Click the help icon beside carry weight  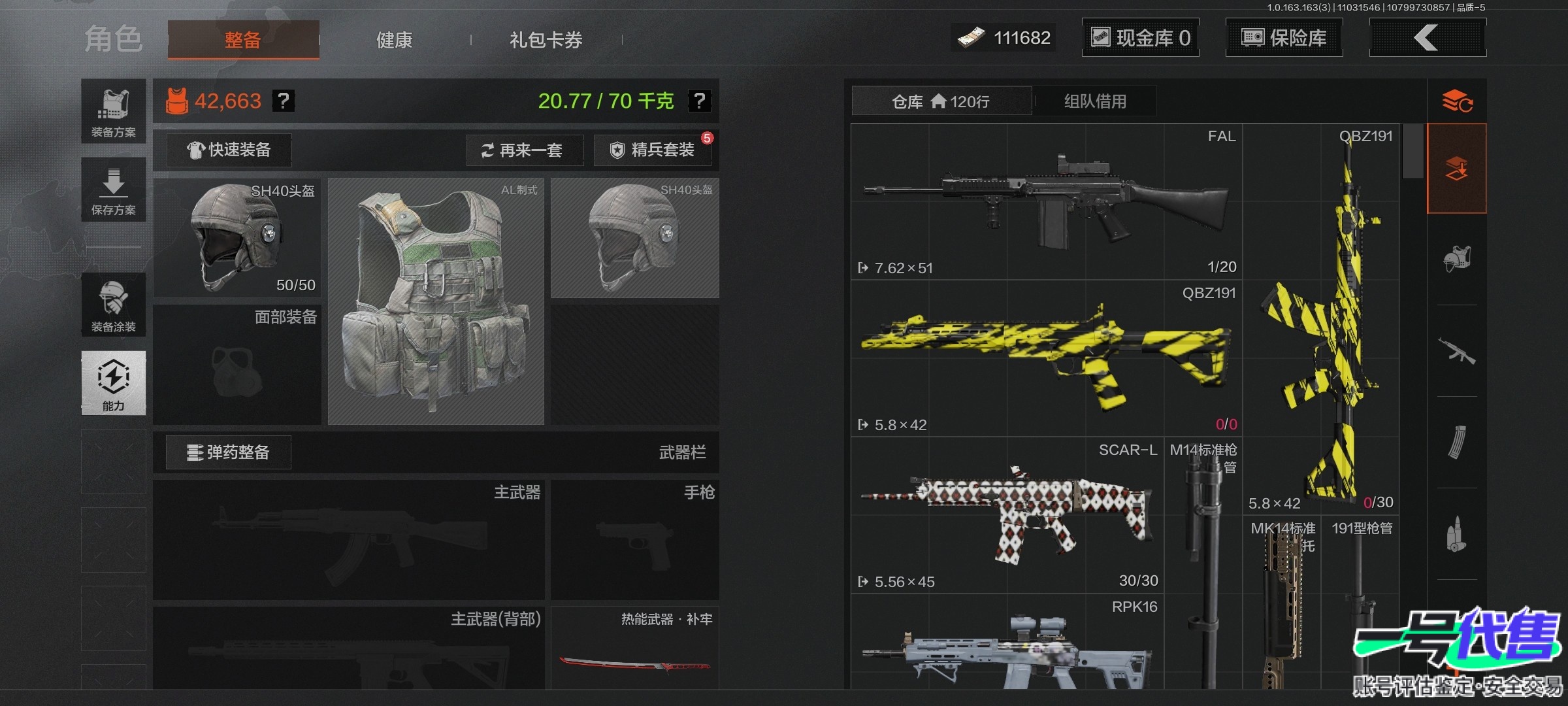click(x=699, y=101)
